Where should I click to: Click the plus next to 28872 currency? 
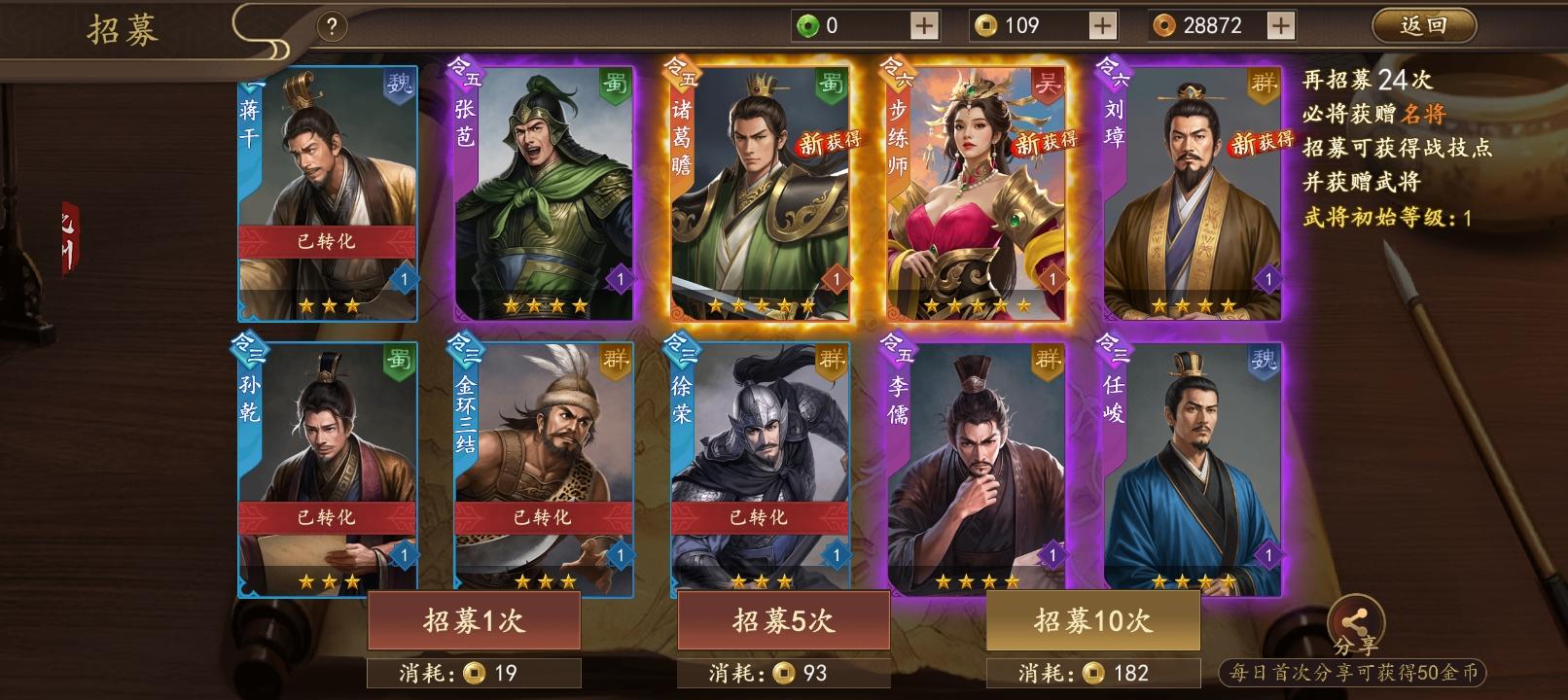coord(1279,25)
